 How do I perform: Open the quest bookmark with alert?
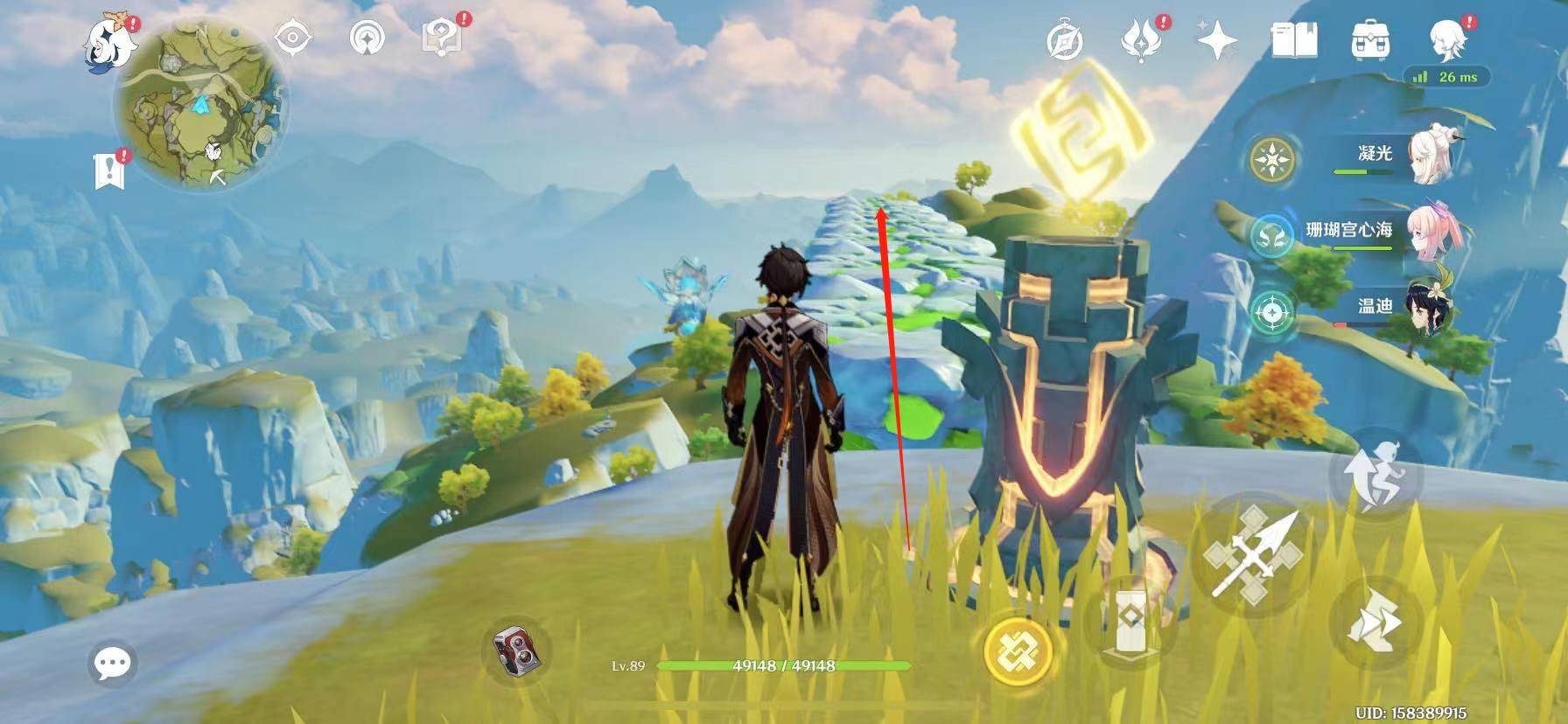[110, 170]
